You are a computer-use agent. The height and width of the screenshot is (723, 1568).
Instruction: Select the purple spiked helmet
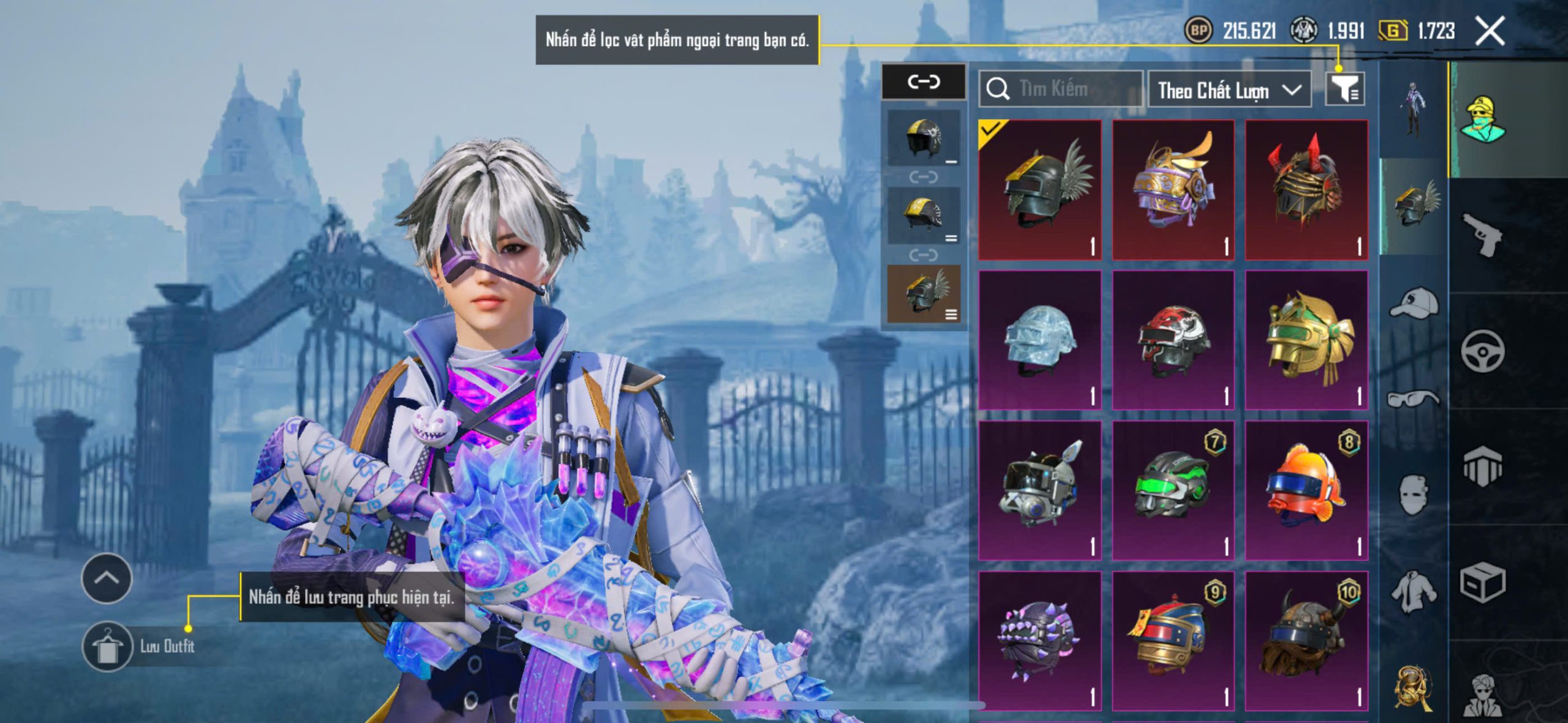tap(1040, 640)
